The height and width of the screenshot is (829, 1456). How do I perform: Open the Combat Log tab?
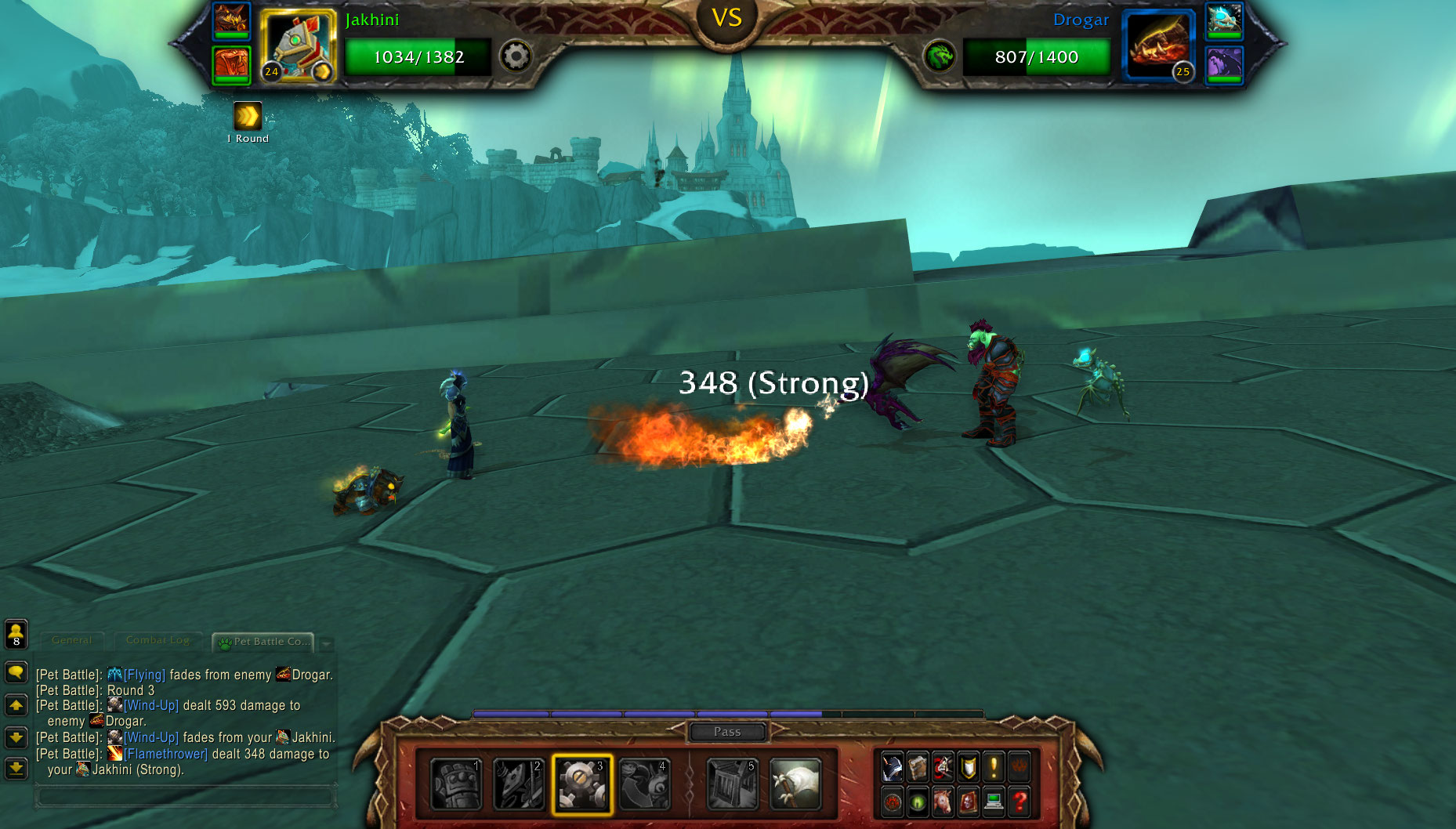tap(158, 641)
